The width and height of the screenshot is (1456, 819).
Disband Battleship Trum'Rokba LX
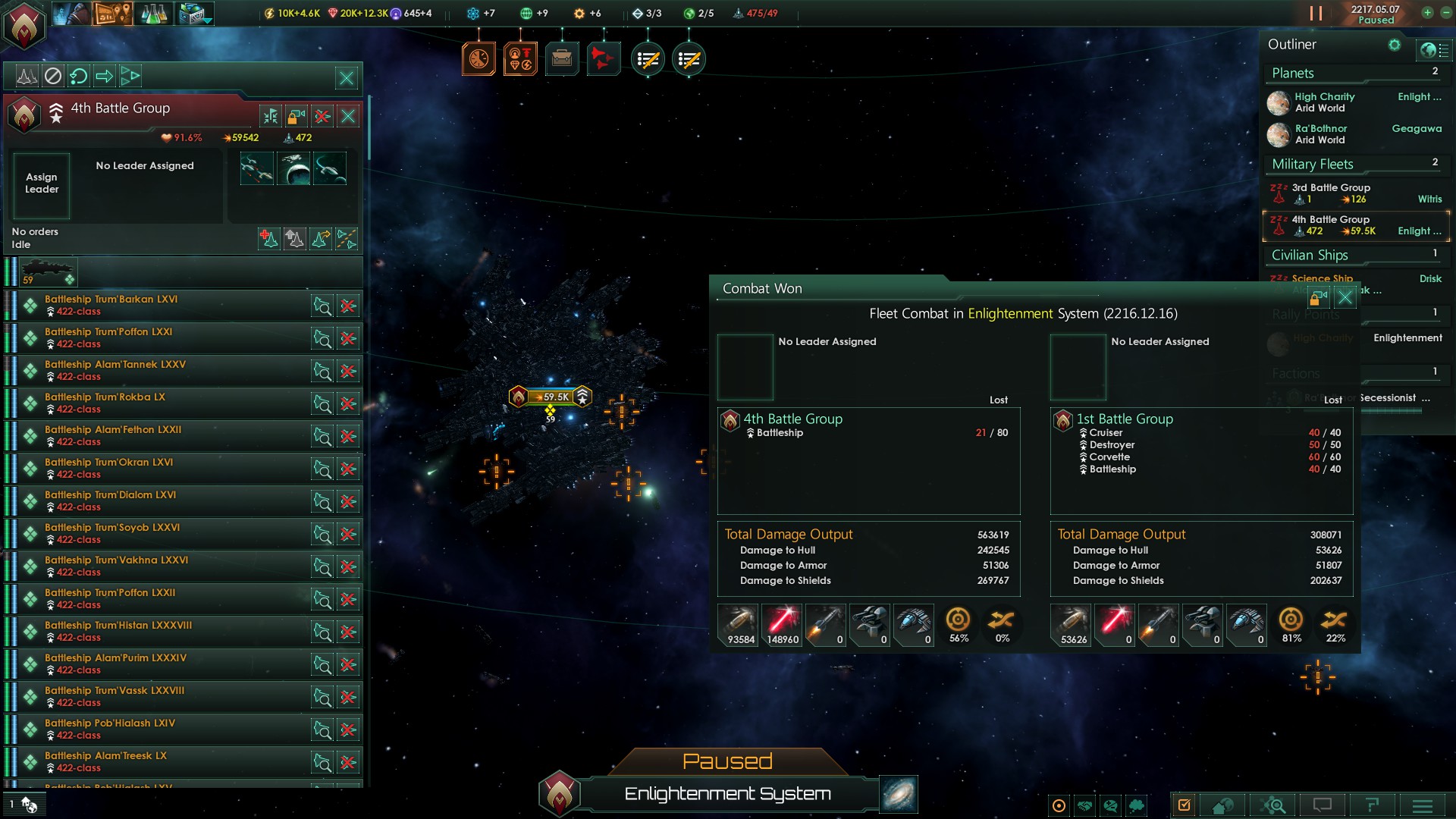348,403
